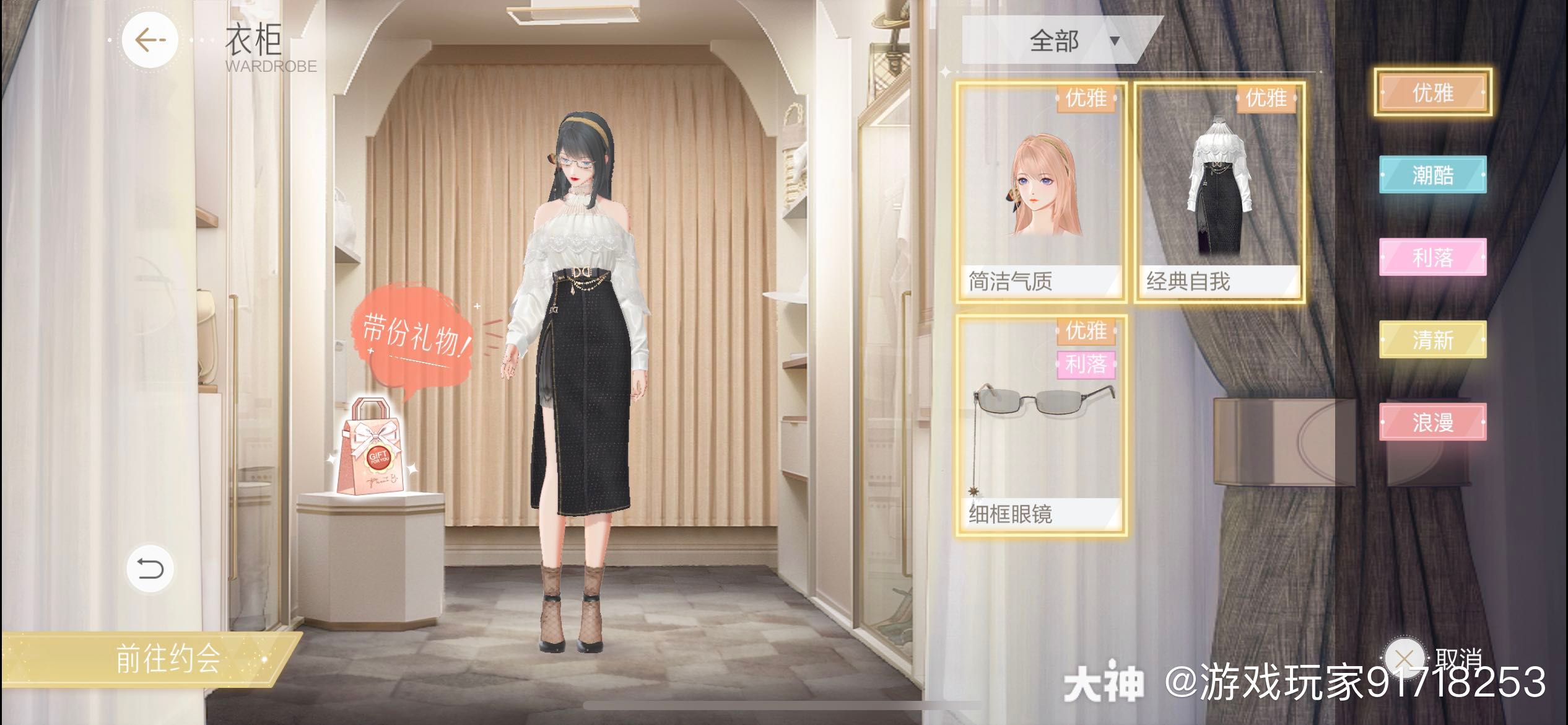Click the back arrow at top left
1568x725 pixels.
tap(150, 40)
